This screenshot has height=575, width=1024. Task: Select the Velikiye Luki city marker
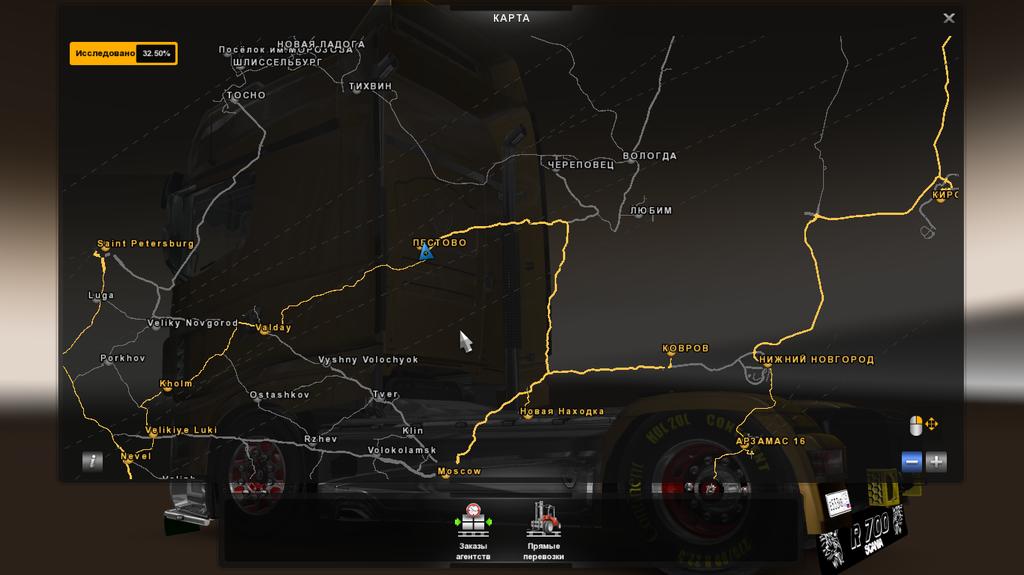tap(152, 435)
